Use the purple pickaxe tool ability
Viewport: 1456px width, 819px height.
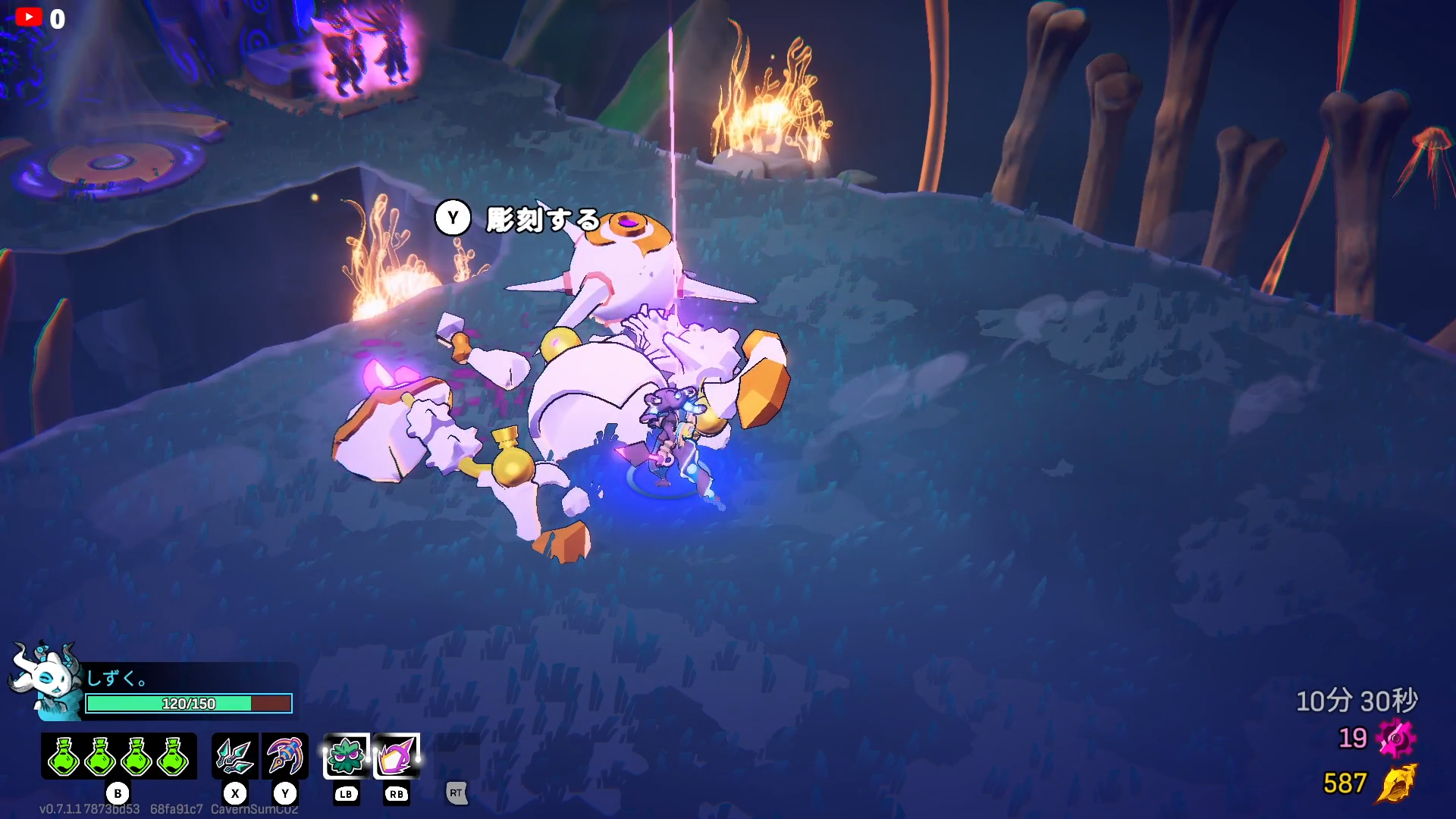(x=285, y=756)
